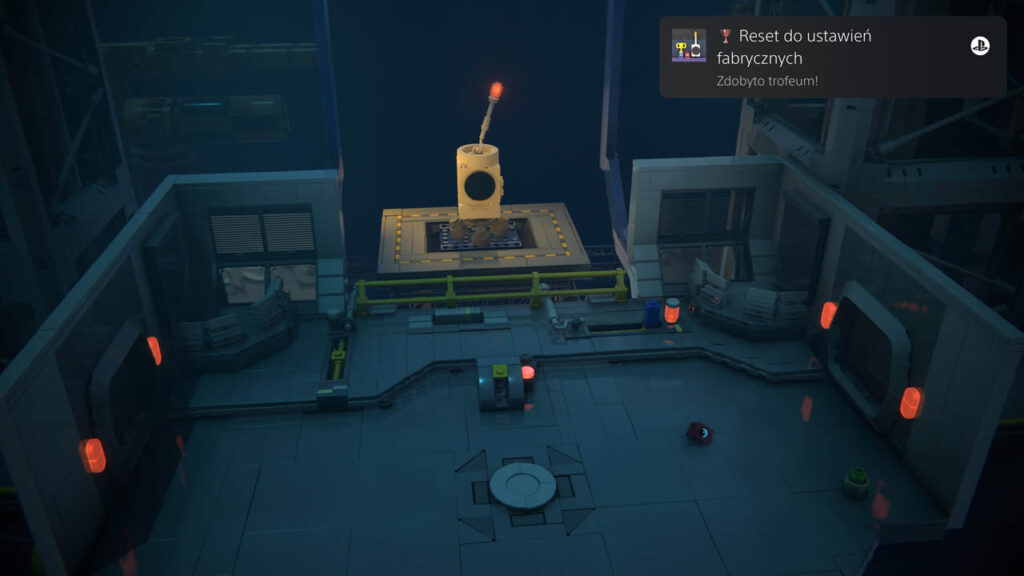Open the "Reset do ustawień fabrycznych" trophy notification

coord(830,56)
